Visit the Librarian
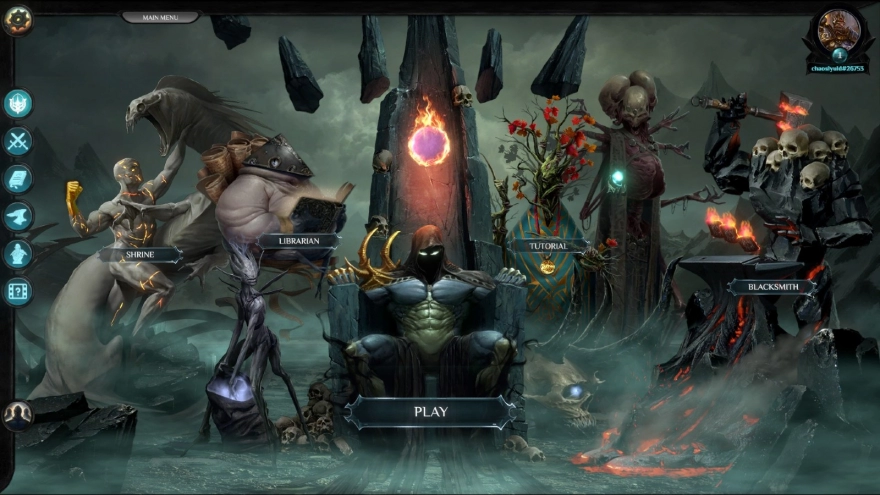 click(x=297, y=240)
